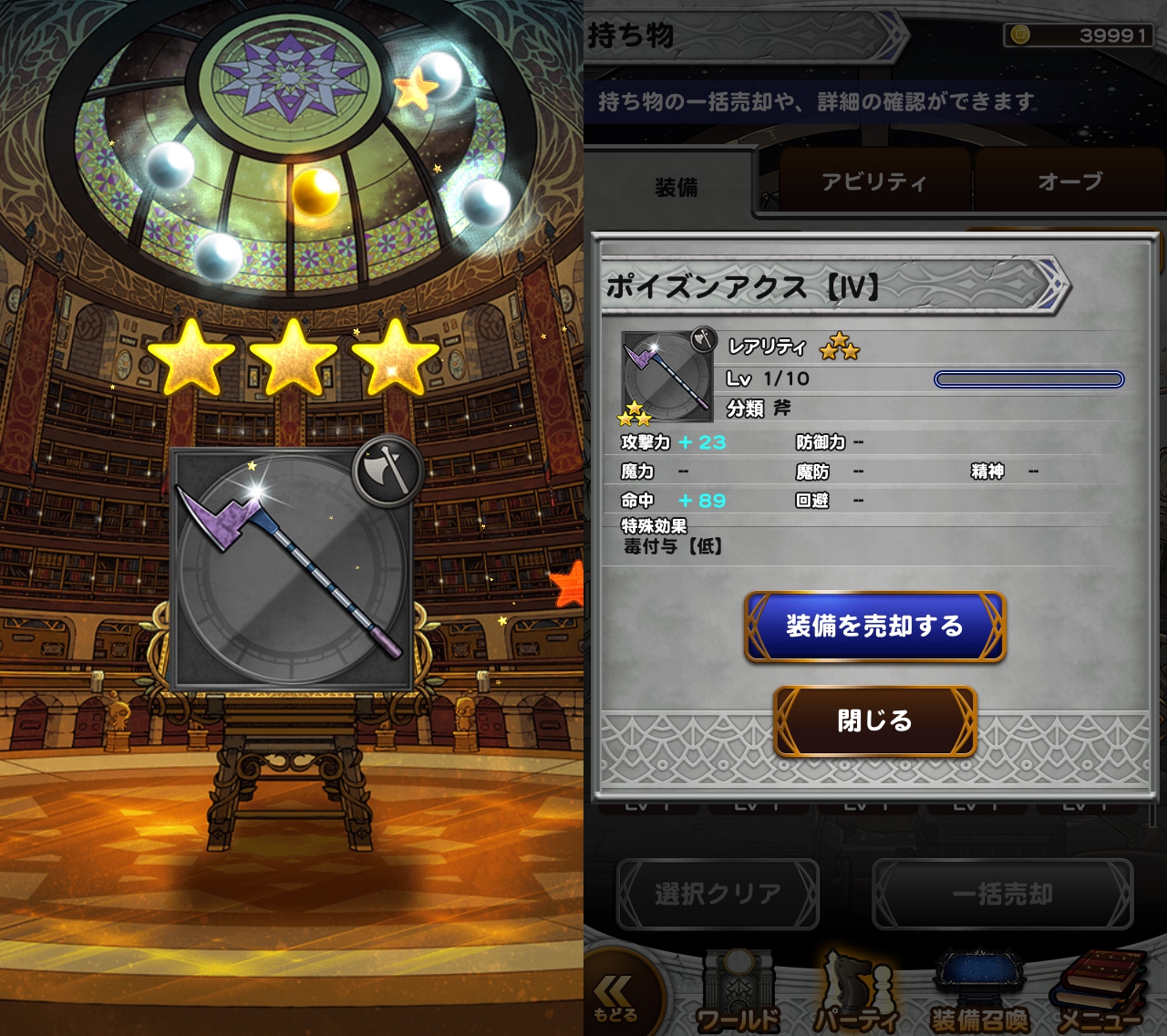Screen dimensions: 1167x1036
Task: Switch to the 装備 tab
Action: (x=676, y=187)
